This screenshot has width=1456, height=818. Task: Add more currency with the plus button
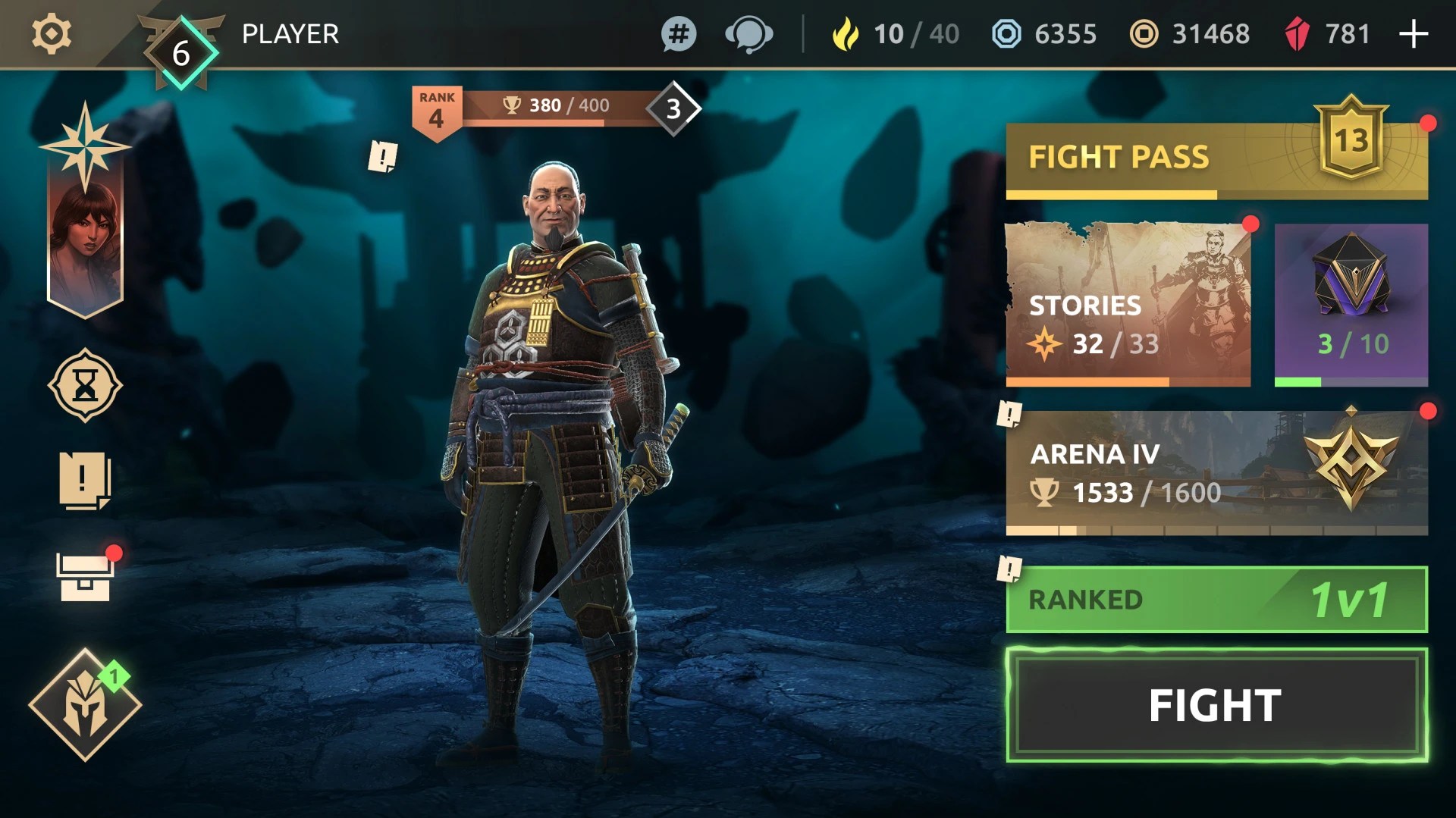click(x=1414, y=34)
